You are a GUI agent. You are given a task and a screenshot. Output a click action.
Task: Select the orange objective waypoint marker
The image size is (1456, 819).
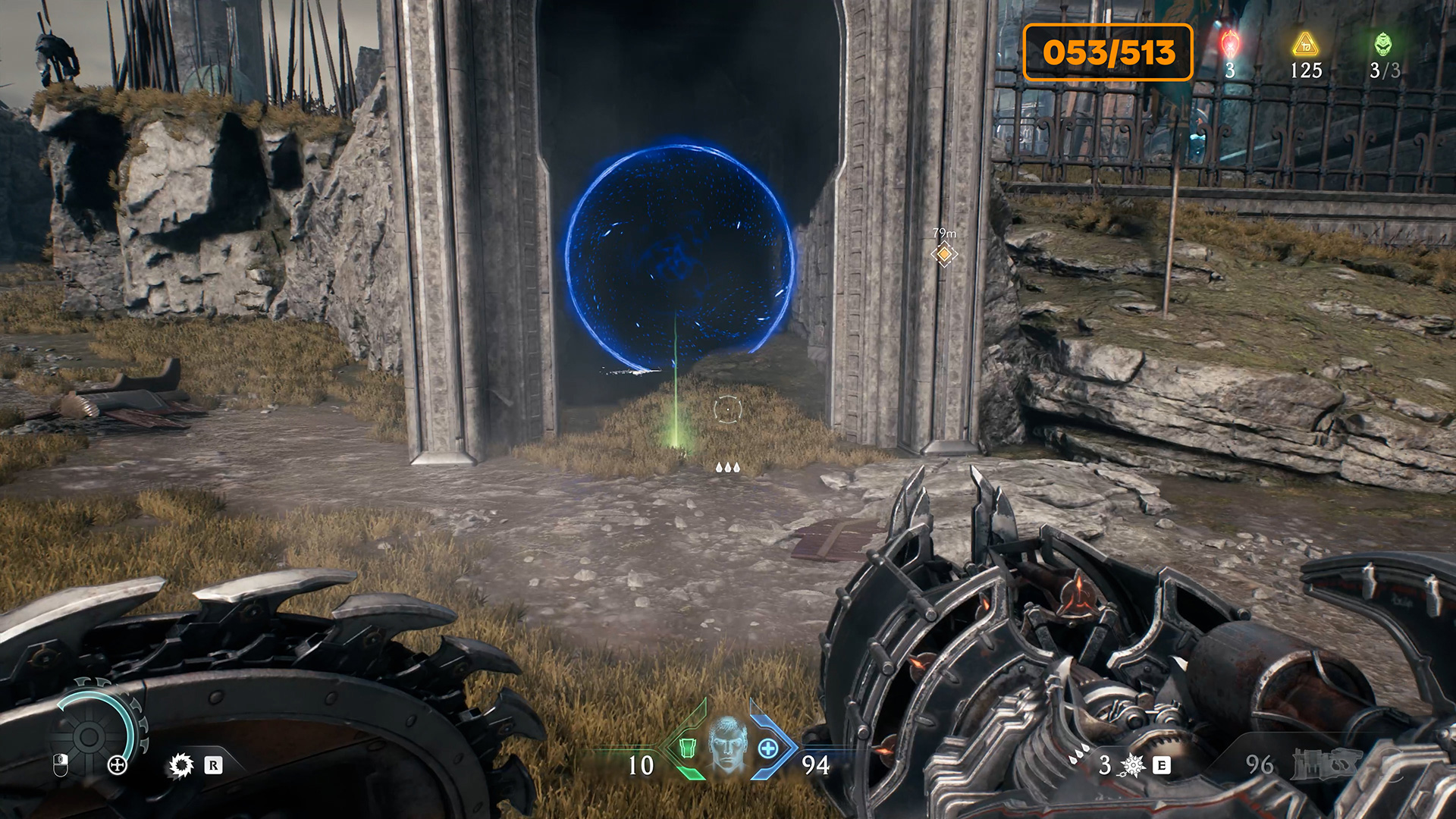pos(944,255)
